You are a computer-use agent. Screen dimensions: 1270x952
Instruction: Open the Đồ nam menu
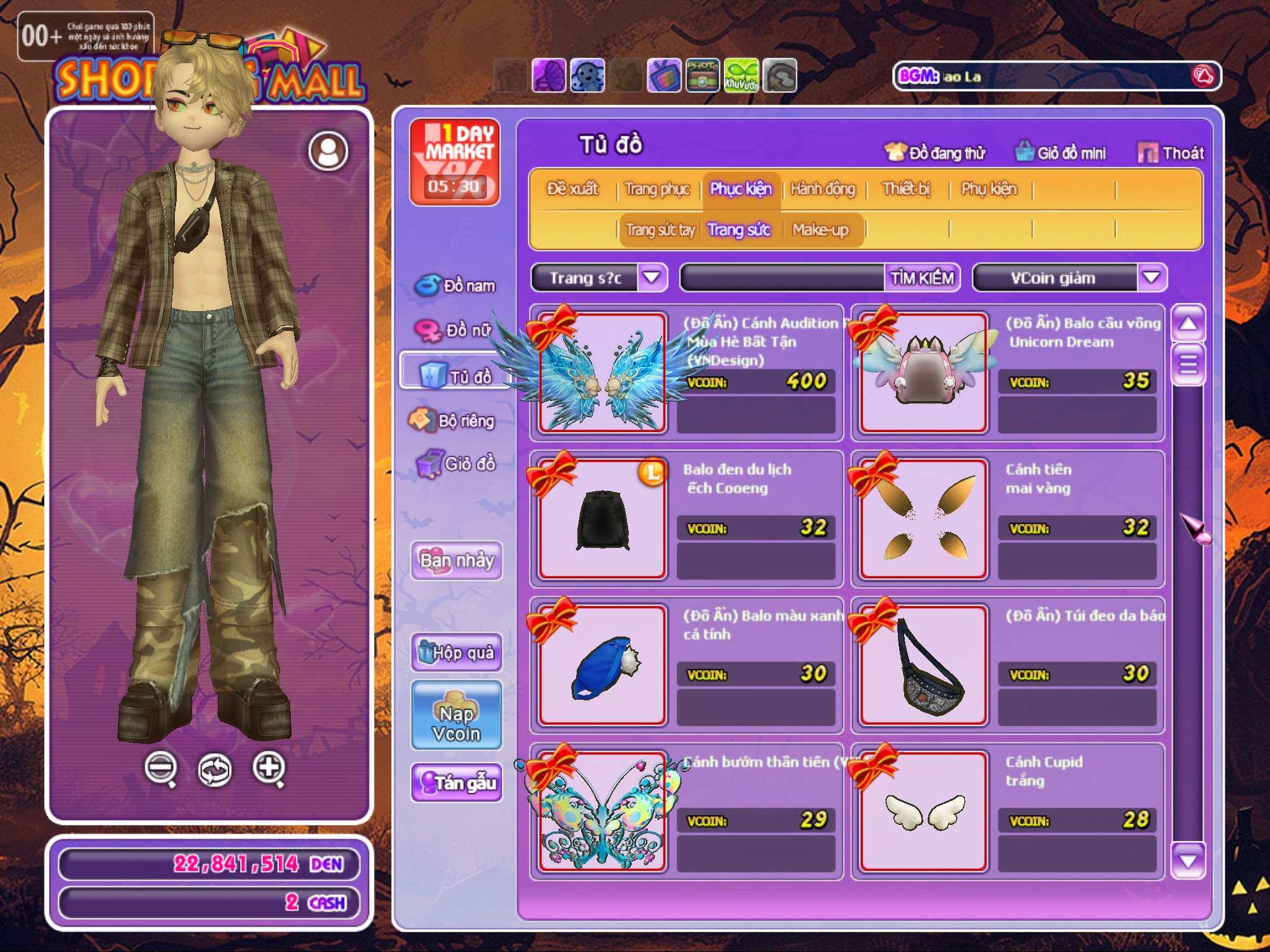pyautogui.click(x=456, y=285)
